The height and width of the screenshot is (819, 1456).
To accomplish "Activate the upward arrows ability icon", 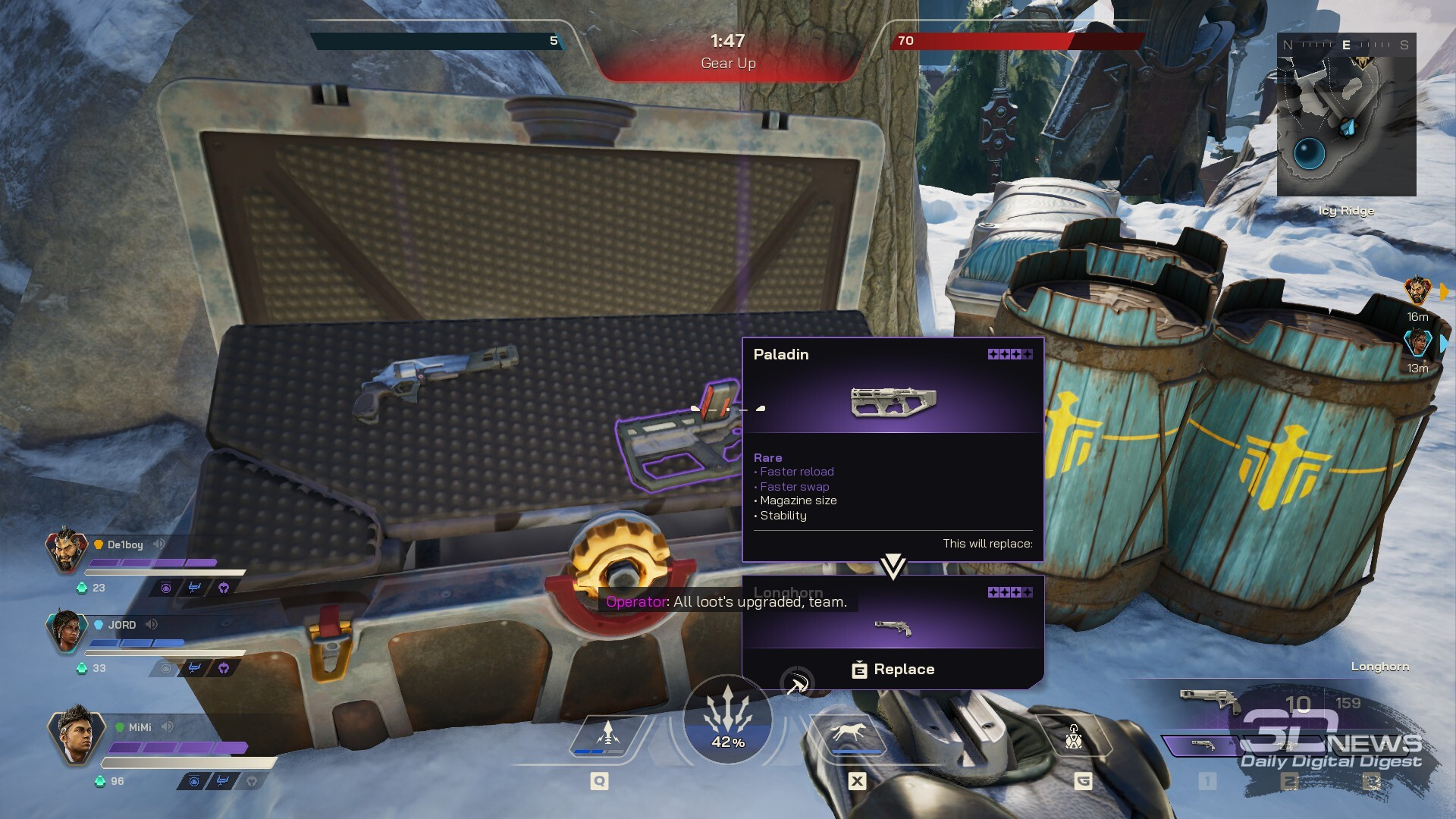I will (607, 736).
